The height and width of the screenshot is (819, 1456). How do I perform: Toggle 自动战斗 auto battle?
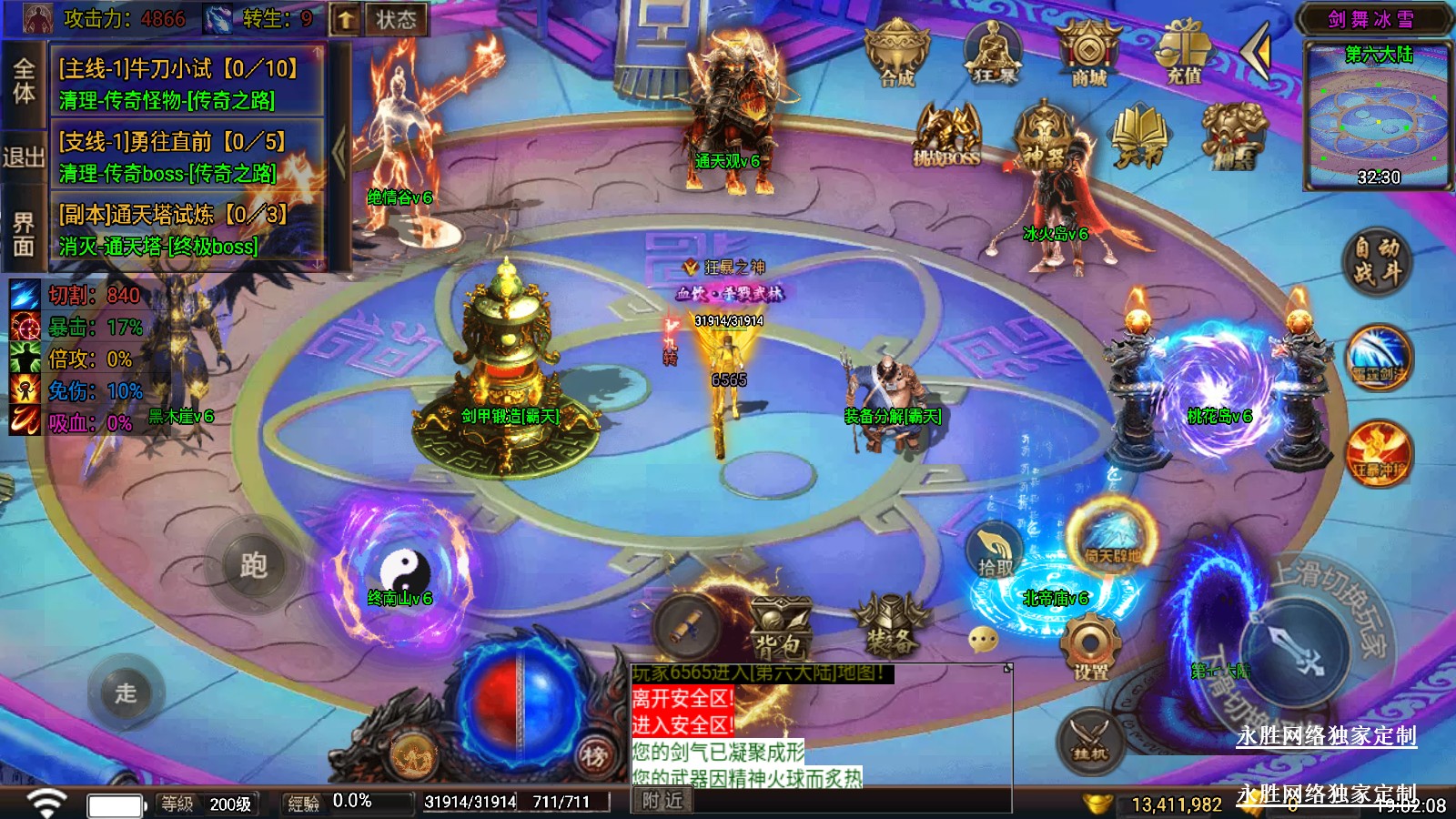1376,260
